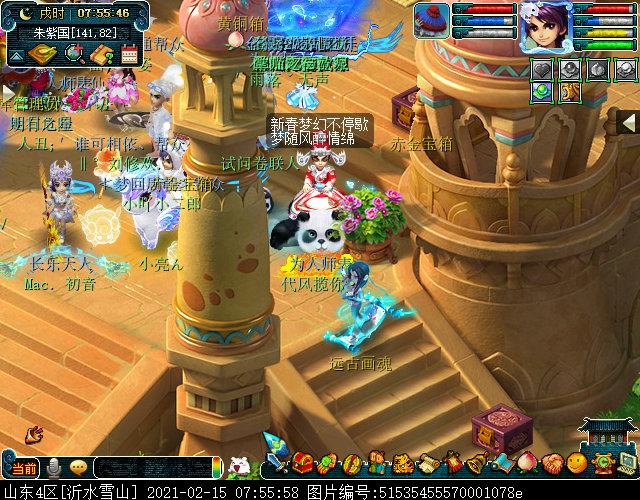640x500 pixels.
Task: Open the handshake friends icon
Action: coord(553,463)
